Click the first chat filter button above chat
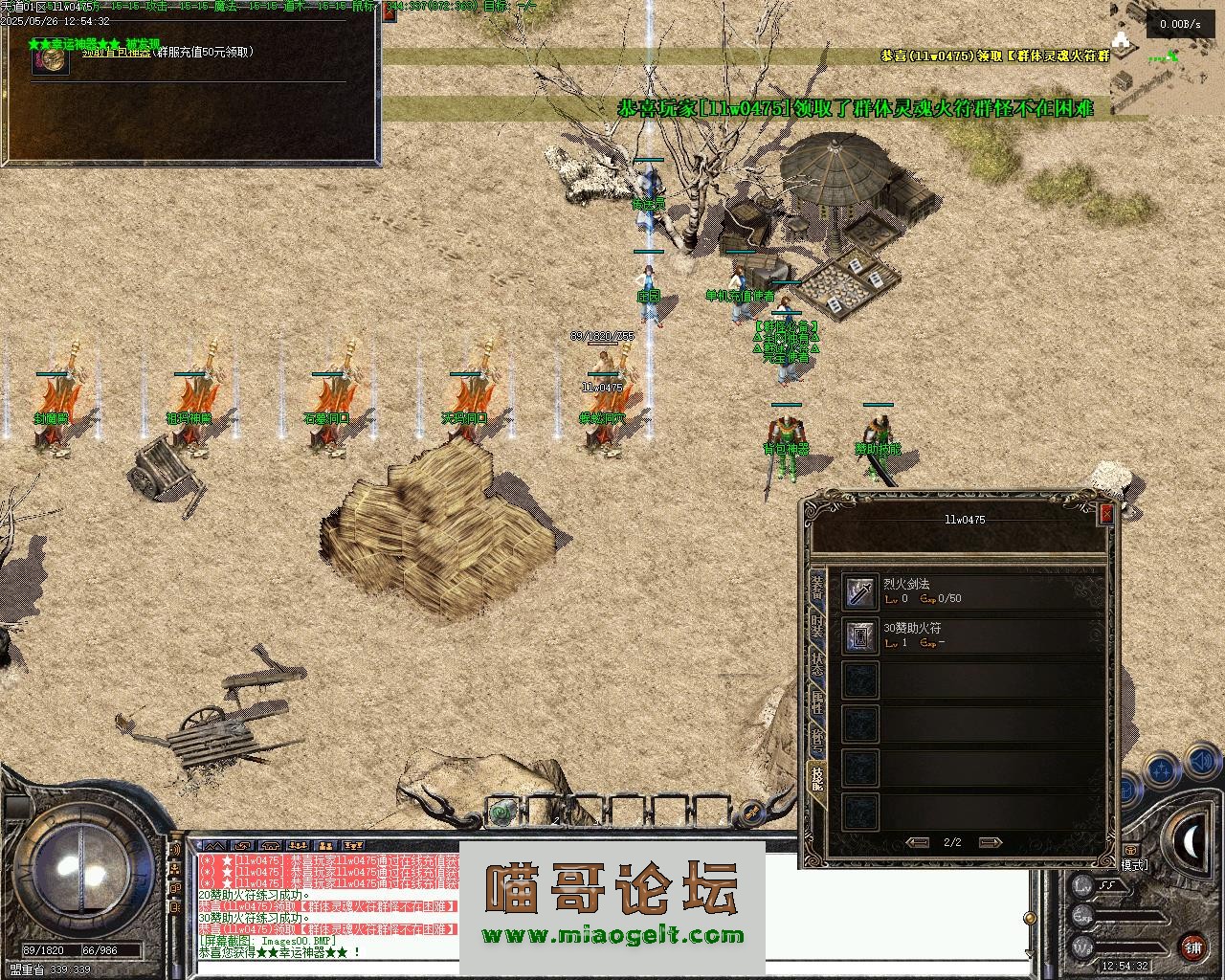Screen dimensions: 1225x980 [212, 846]
